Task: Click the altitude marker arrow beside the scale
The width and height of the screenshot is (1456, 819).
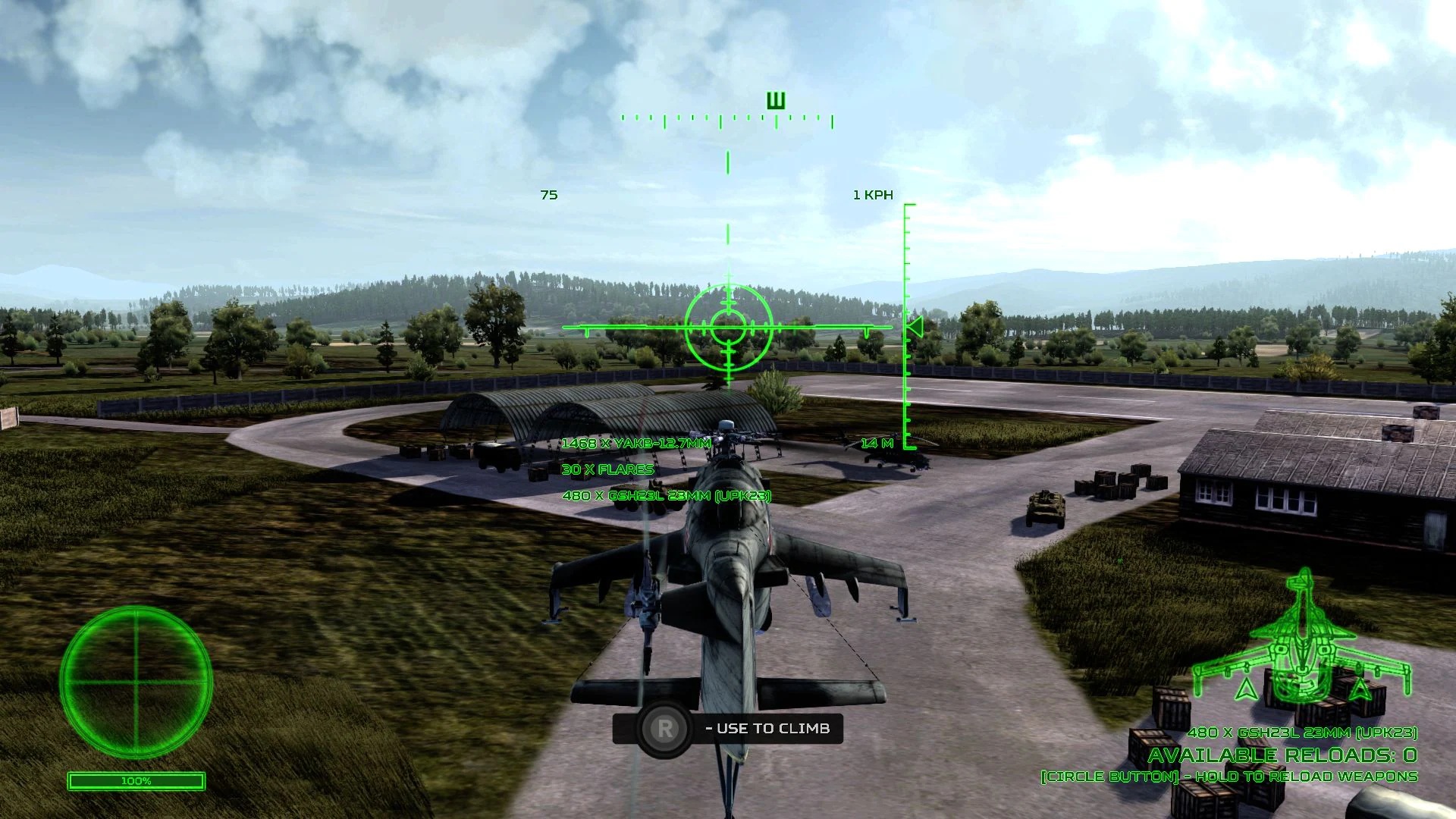Action: pyautogui.click(x=915, y=328)
